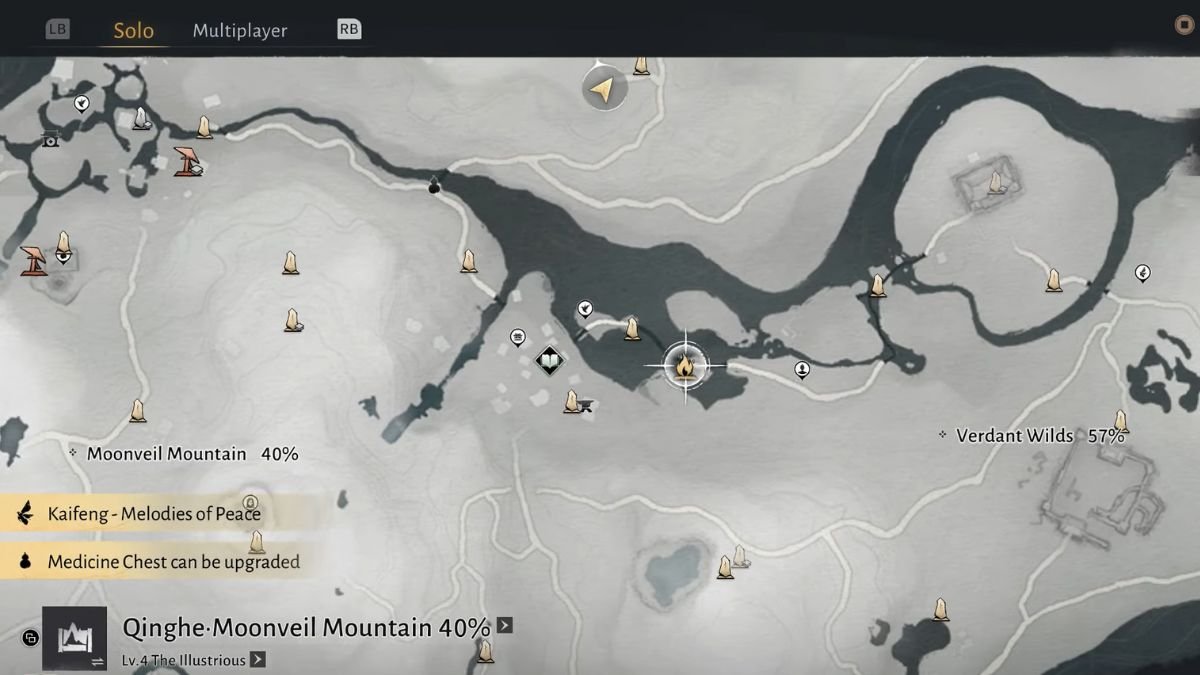This screenshot has width=1200, height=675.
Task: Select the camera photo spot marker
Action: coord(50,140)
